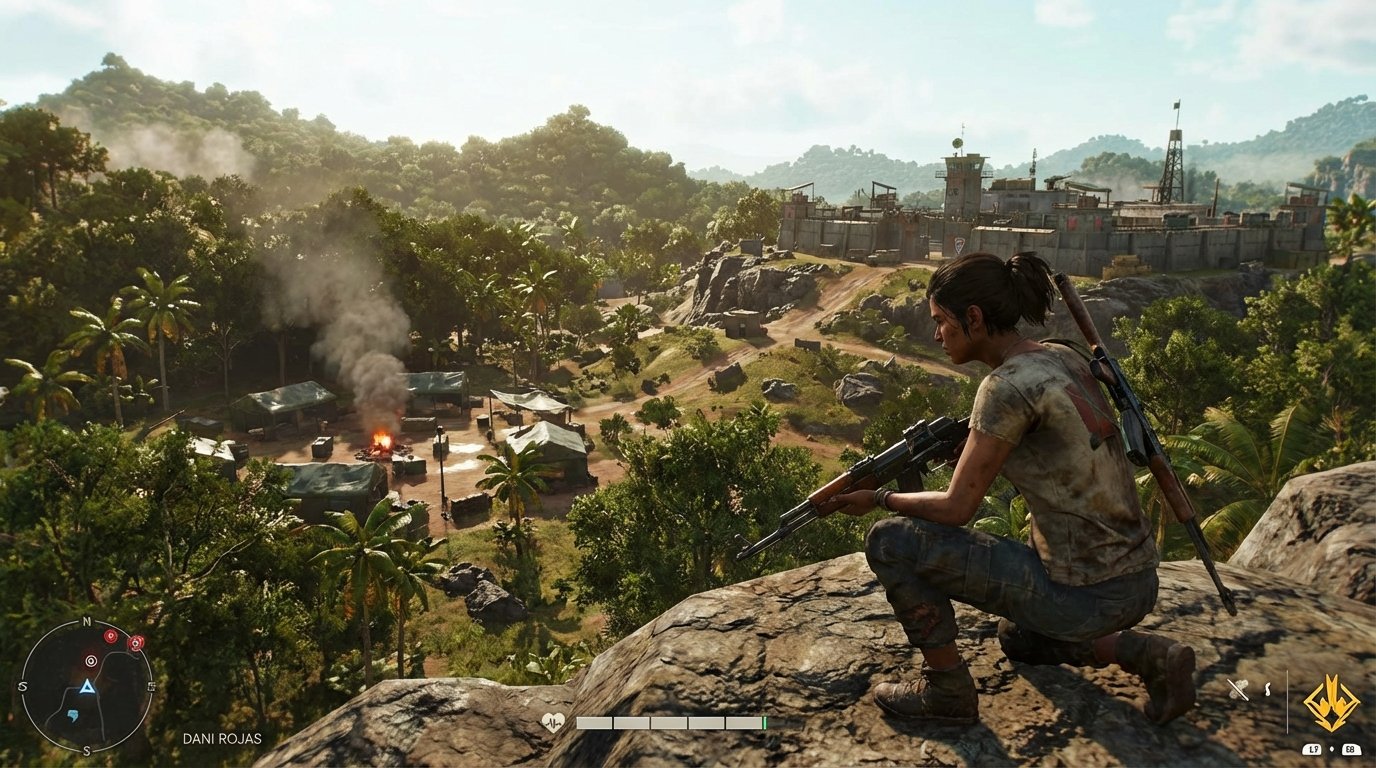
Task: Click the W compass marker on the minimap
Action: [23, 686]
